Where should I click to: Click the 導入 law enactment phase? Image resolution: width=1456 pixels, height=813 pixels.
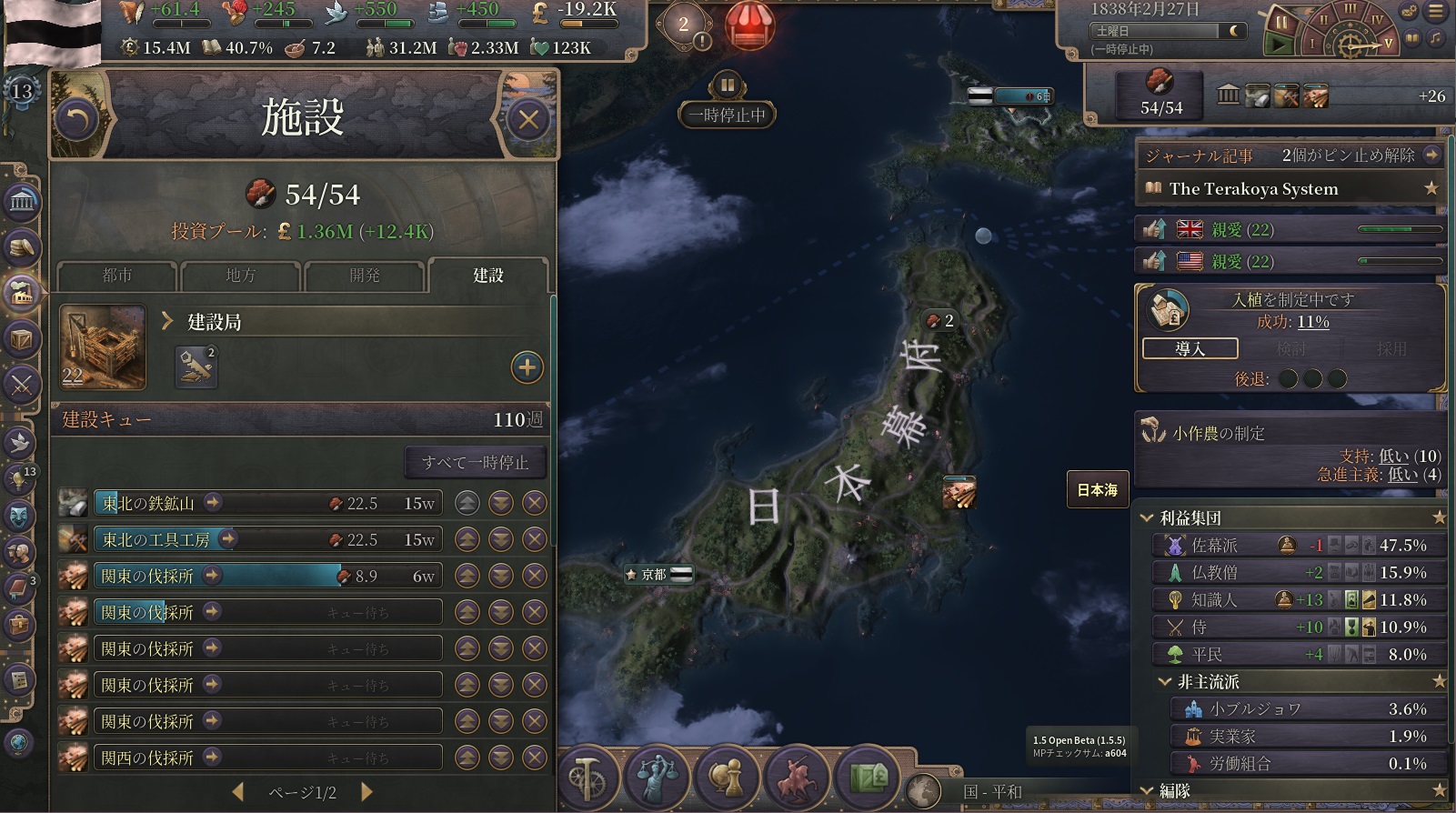click(x=1190, y=349)
